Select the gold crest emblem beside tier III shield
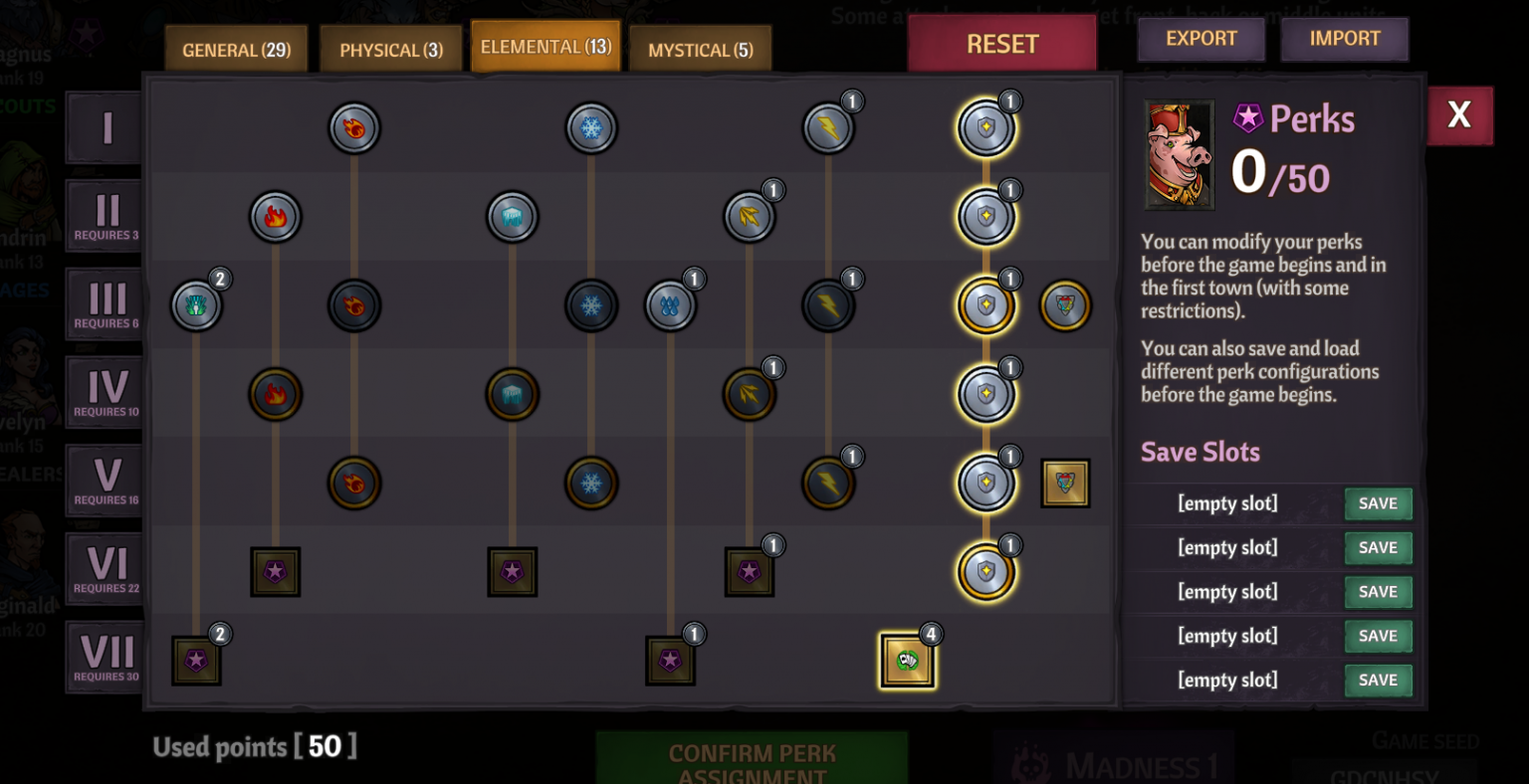 point(1064,305)
